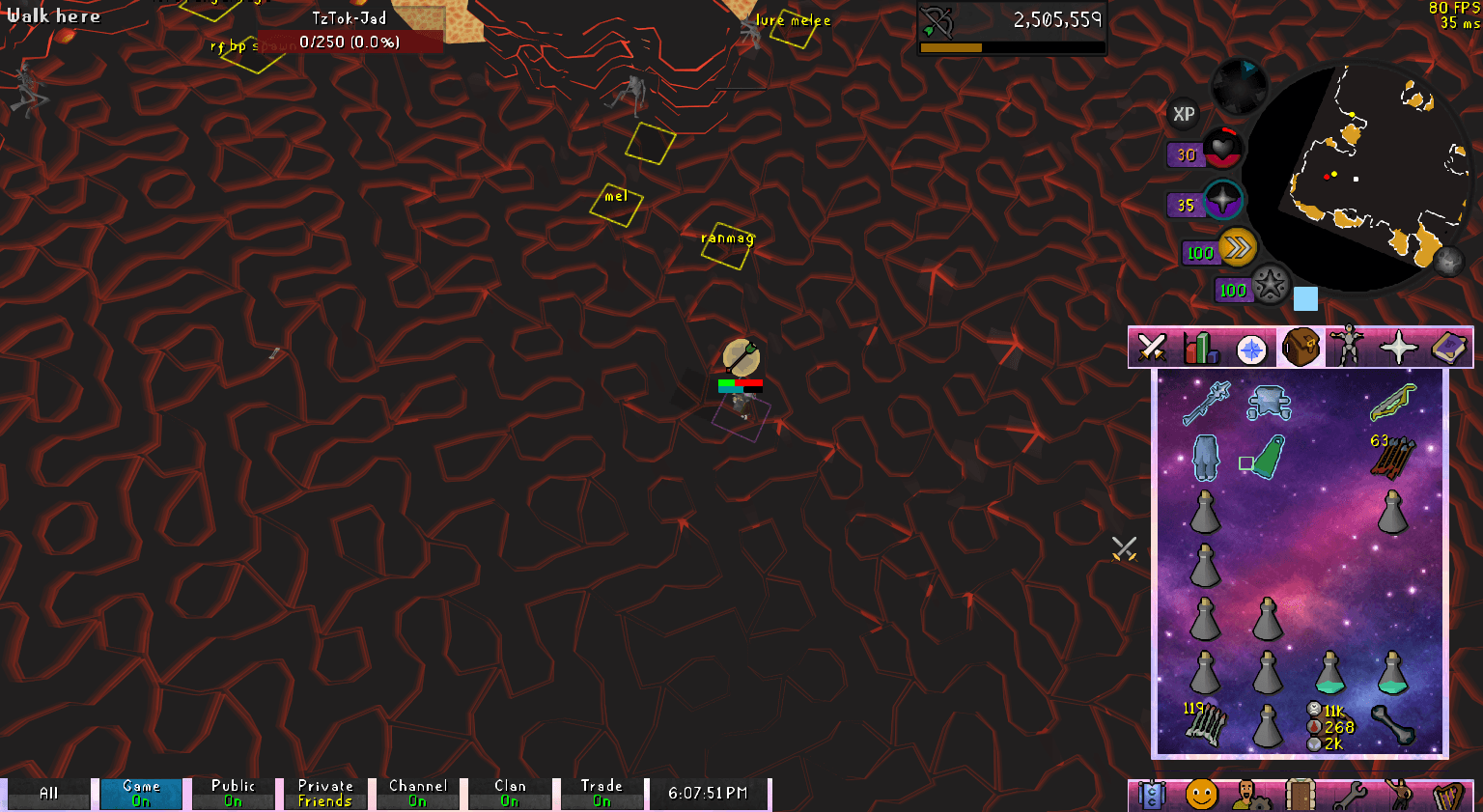Open the Clan Chat tab
This screenshot has height=812, width=1483.
tap(1151, 795)
